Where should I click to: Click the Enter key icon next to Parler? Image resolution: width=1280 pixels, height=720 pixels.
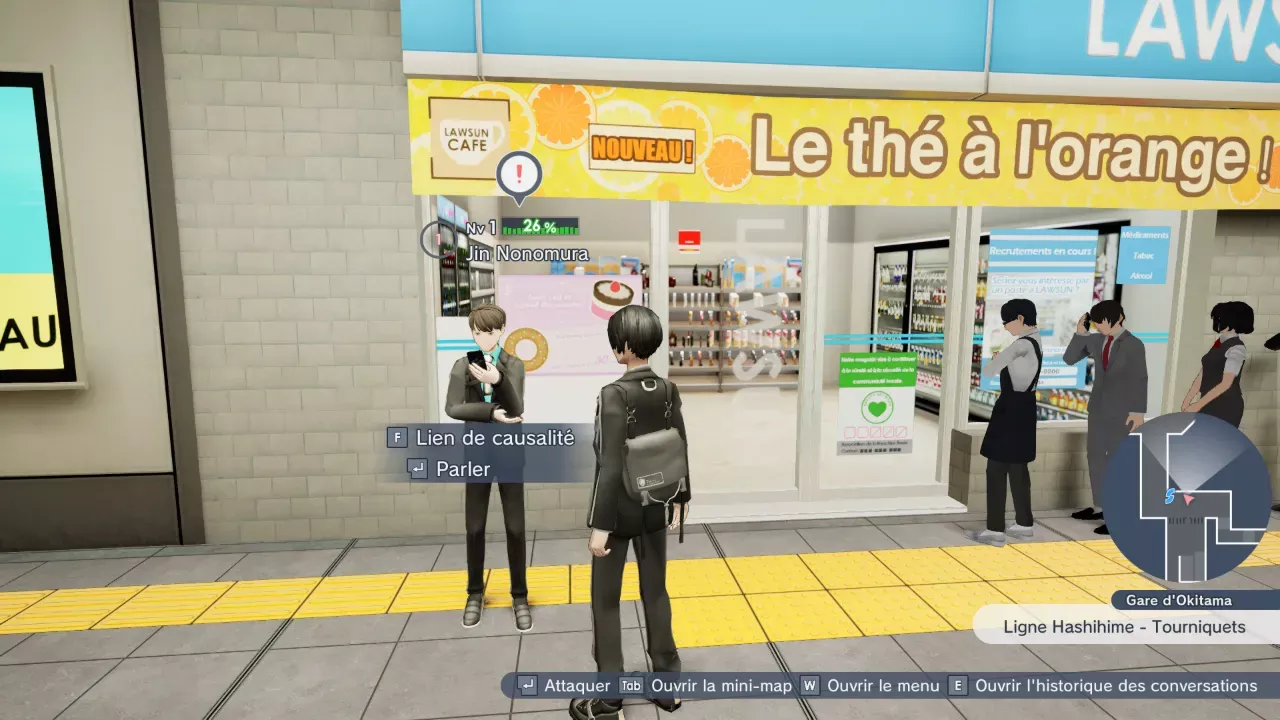(419, 469)
